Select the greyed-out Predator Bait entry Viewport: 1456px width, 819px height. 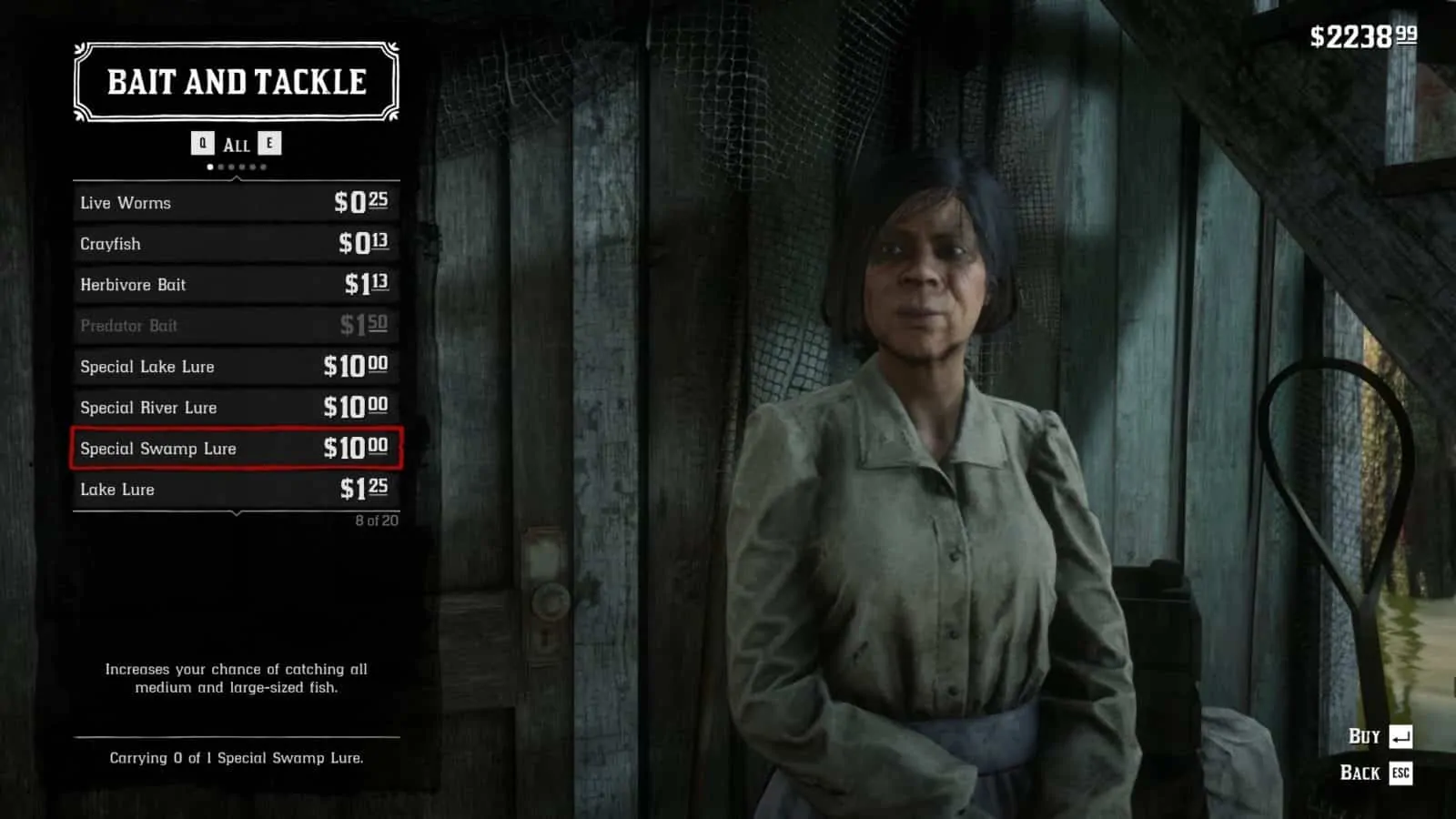point(235,325)
